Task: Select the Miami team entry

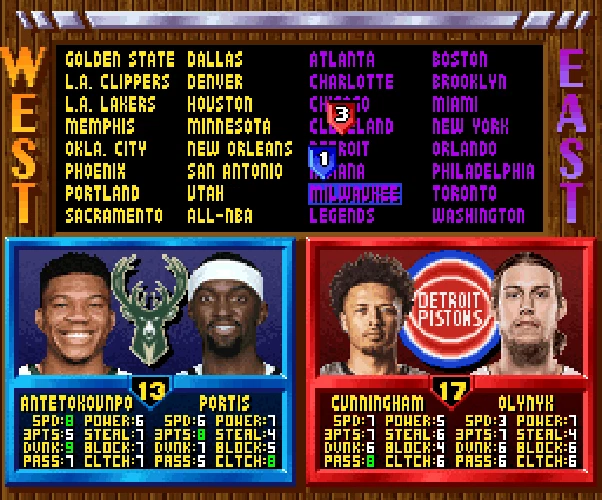Action: click(x=455, y=104)
